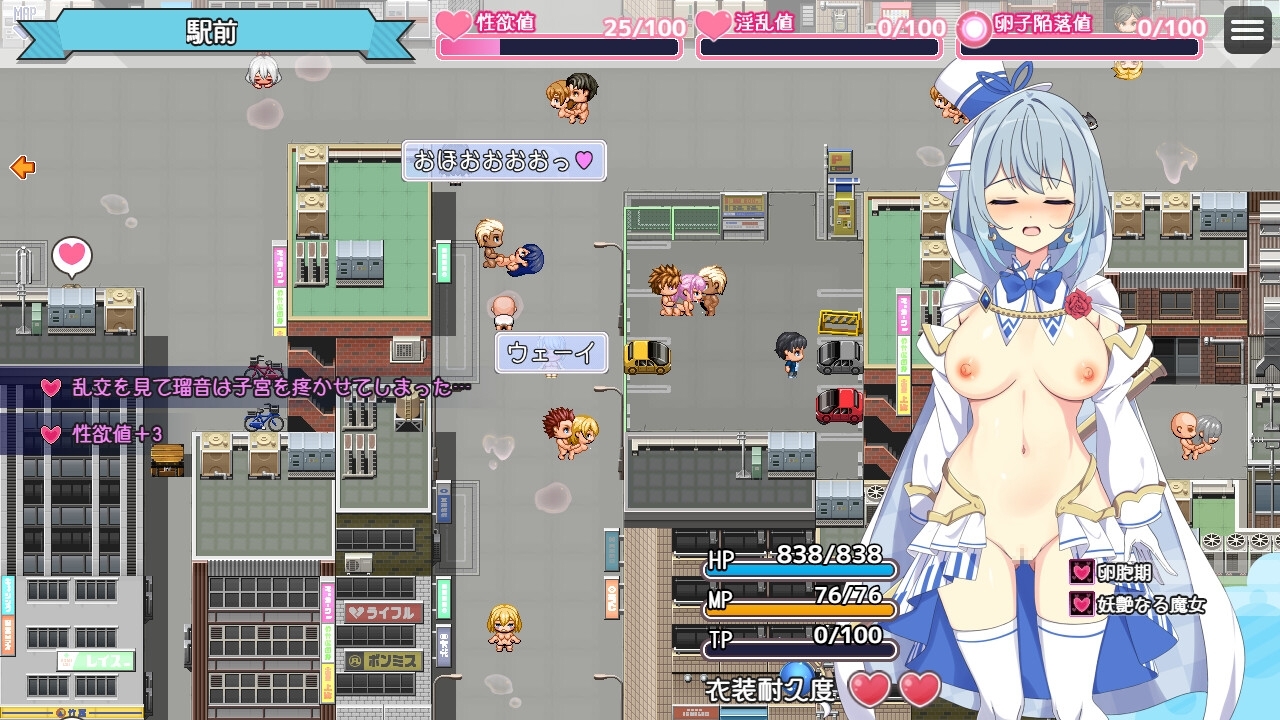Click the heart icon on the 乱交 log entry
1280x720 pixels.
51,388
